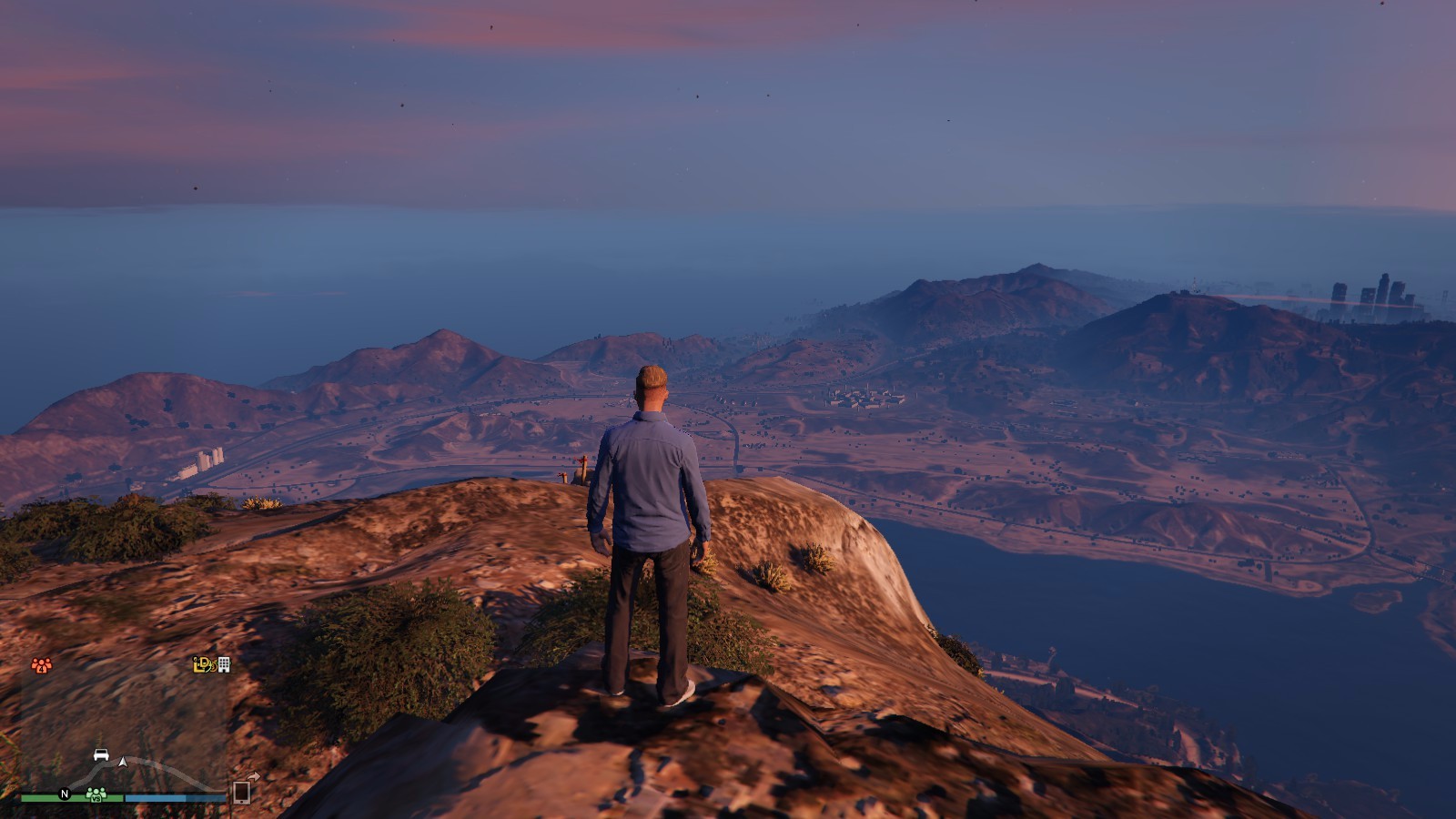Click the blue armor bar segment
The height and width of the screenshot is (819, 1456).
173,797
